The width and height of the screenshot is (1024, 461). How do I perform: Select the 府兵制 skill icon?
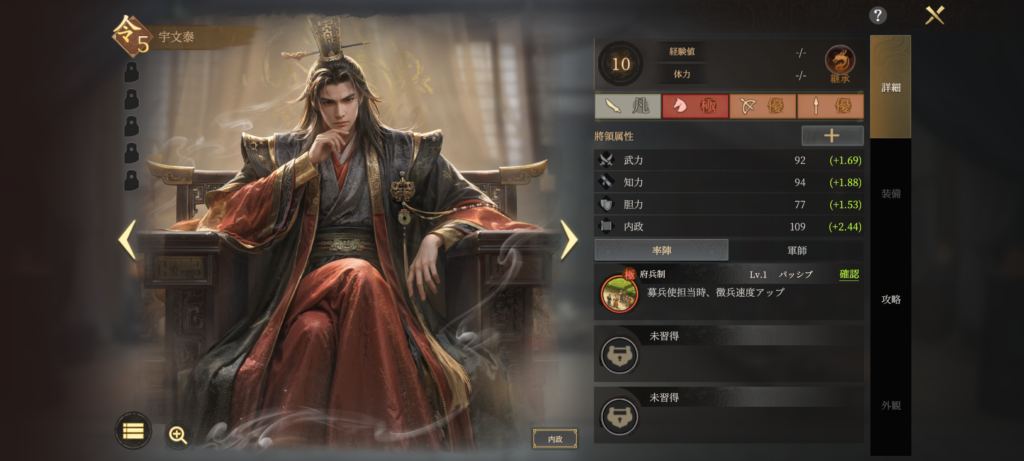[x=619, y=293]
